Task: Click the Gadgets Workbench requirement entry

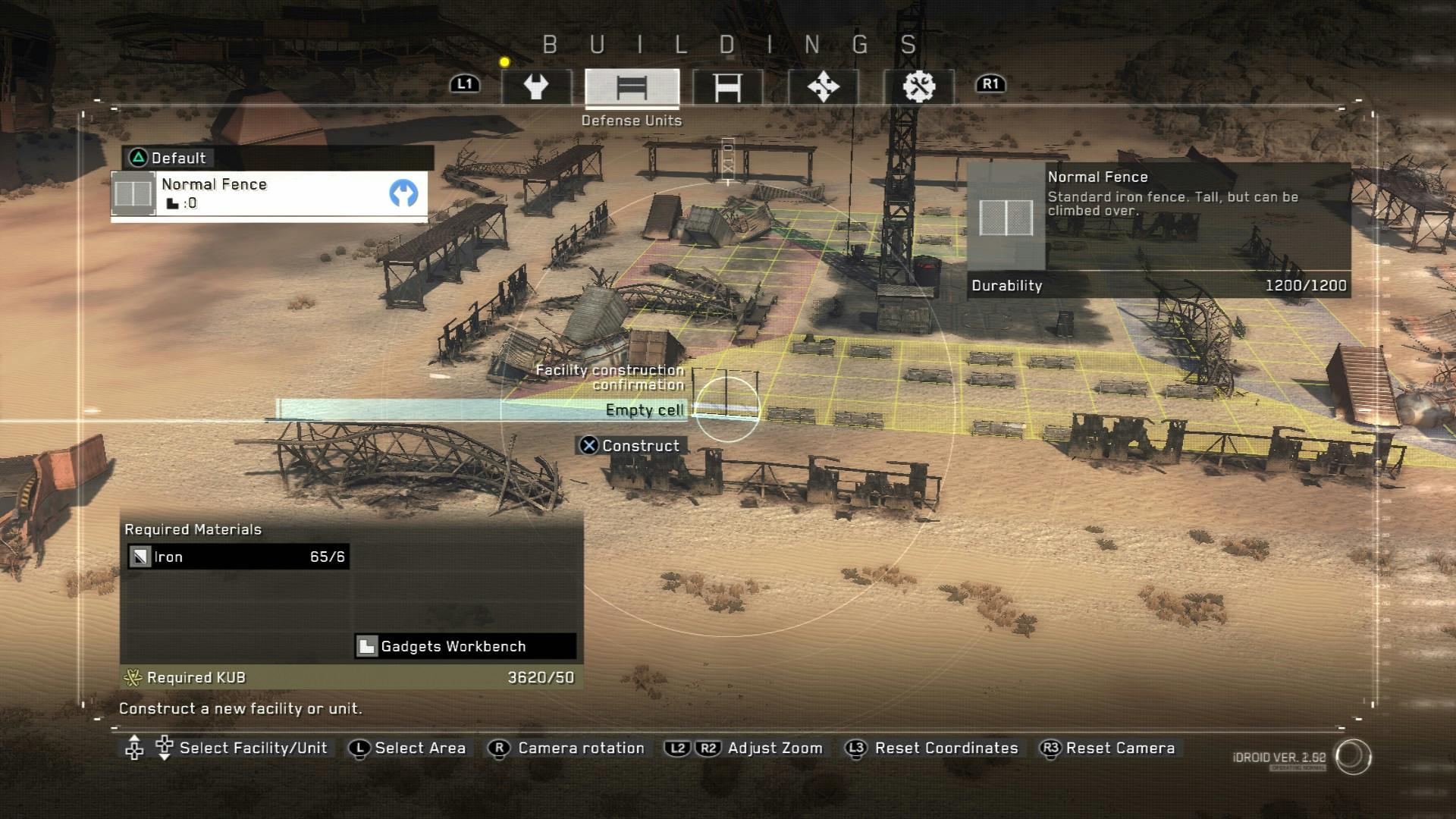Action: [465, 646]
